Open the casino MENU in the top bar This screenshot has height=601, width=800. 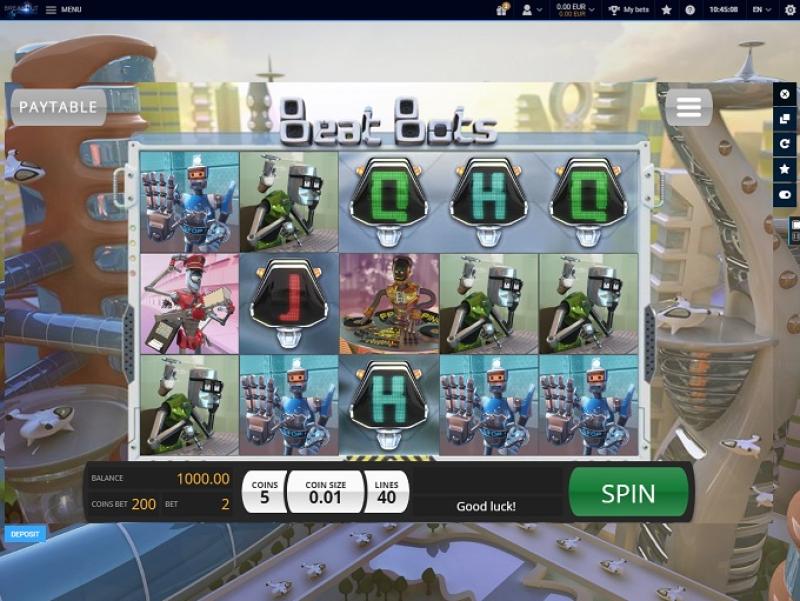63,9
